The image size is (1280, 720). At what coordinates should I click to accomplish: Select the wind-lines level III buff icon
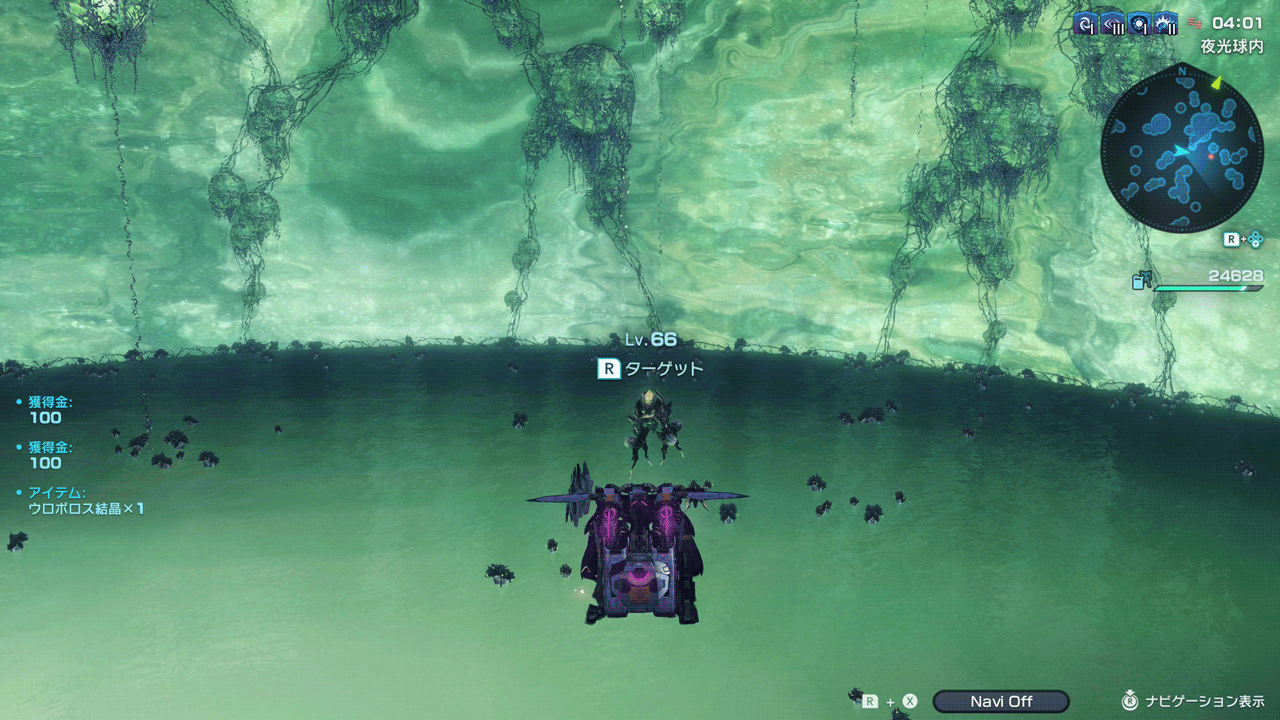click(1113, 24)
